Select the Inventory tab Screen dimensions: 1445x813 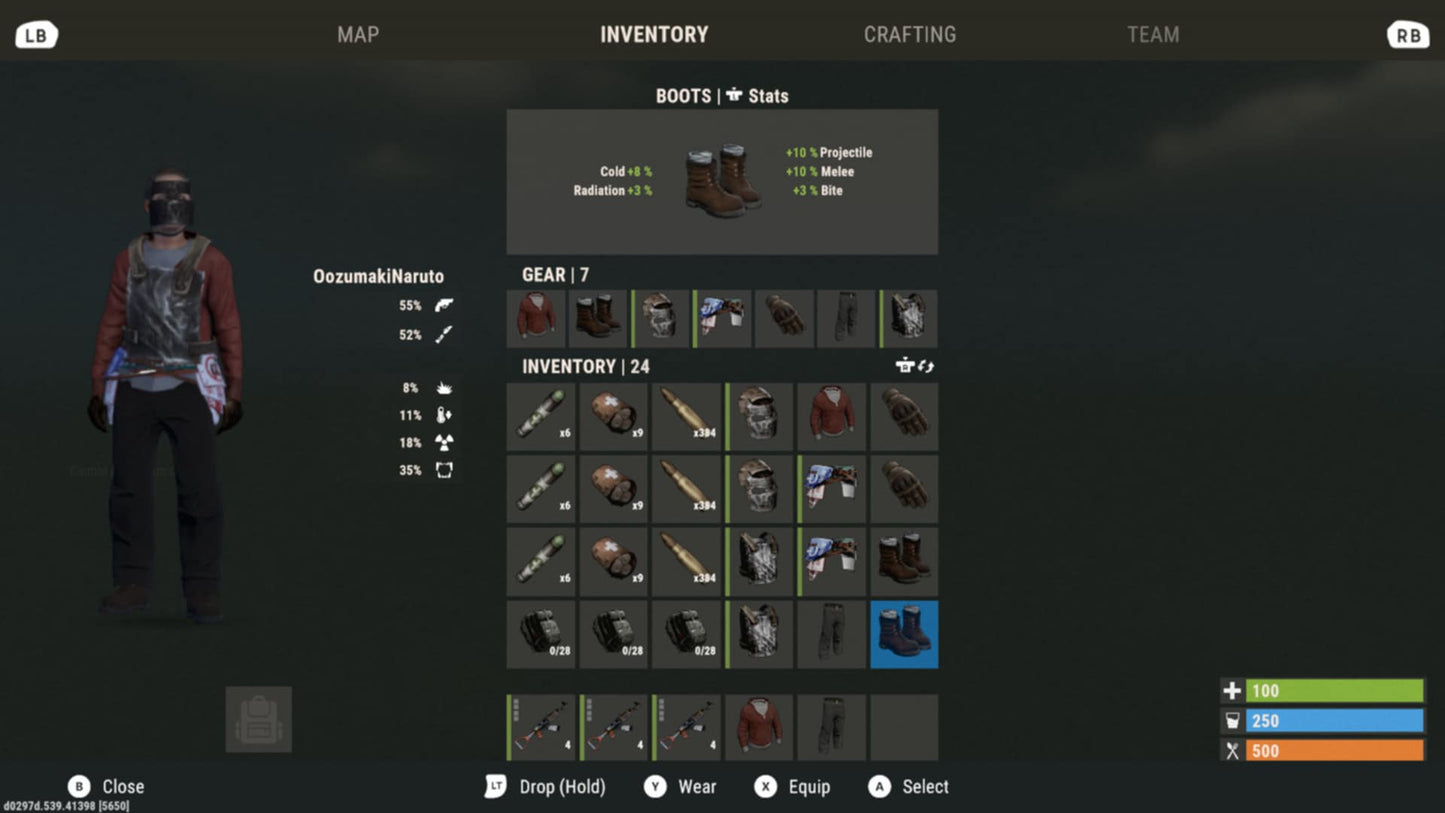[654, 35]
